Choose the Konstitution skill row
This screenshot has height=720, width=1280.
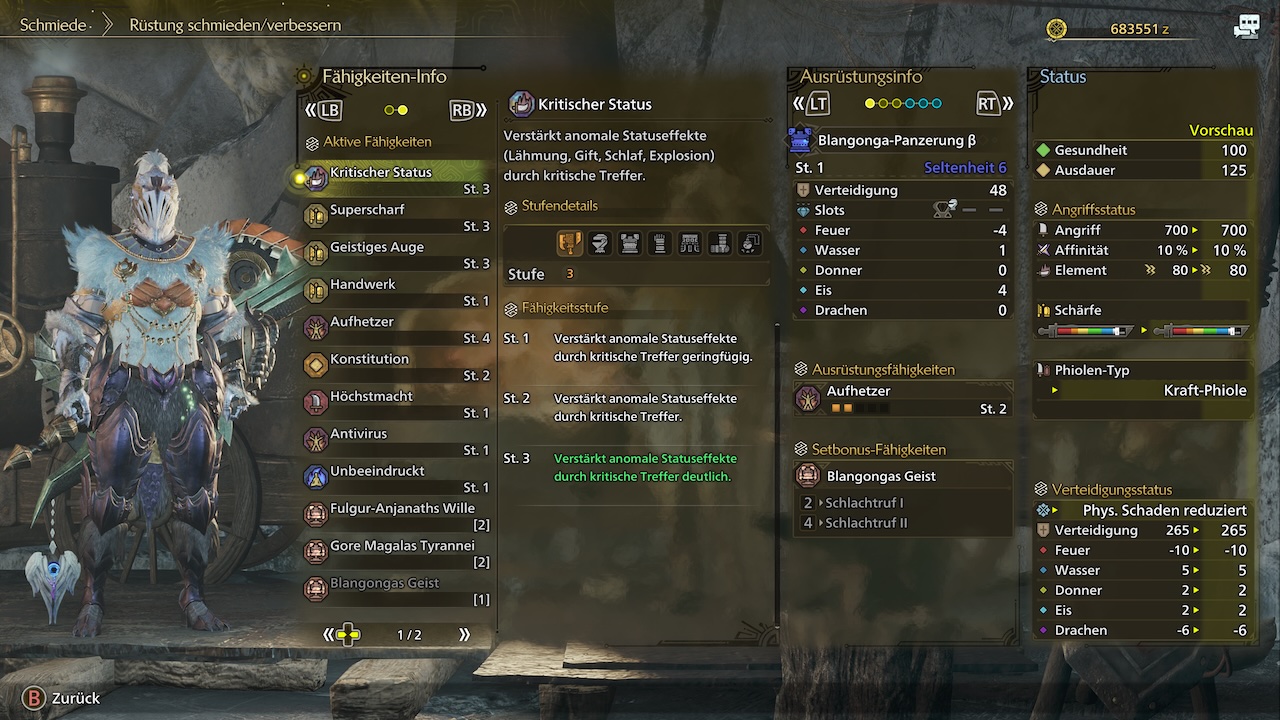[397, 365]
